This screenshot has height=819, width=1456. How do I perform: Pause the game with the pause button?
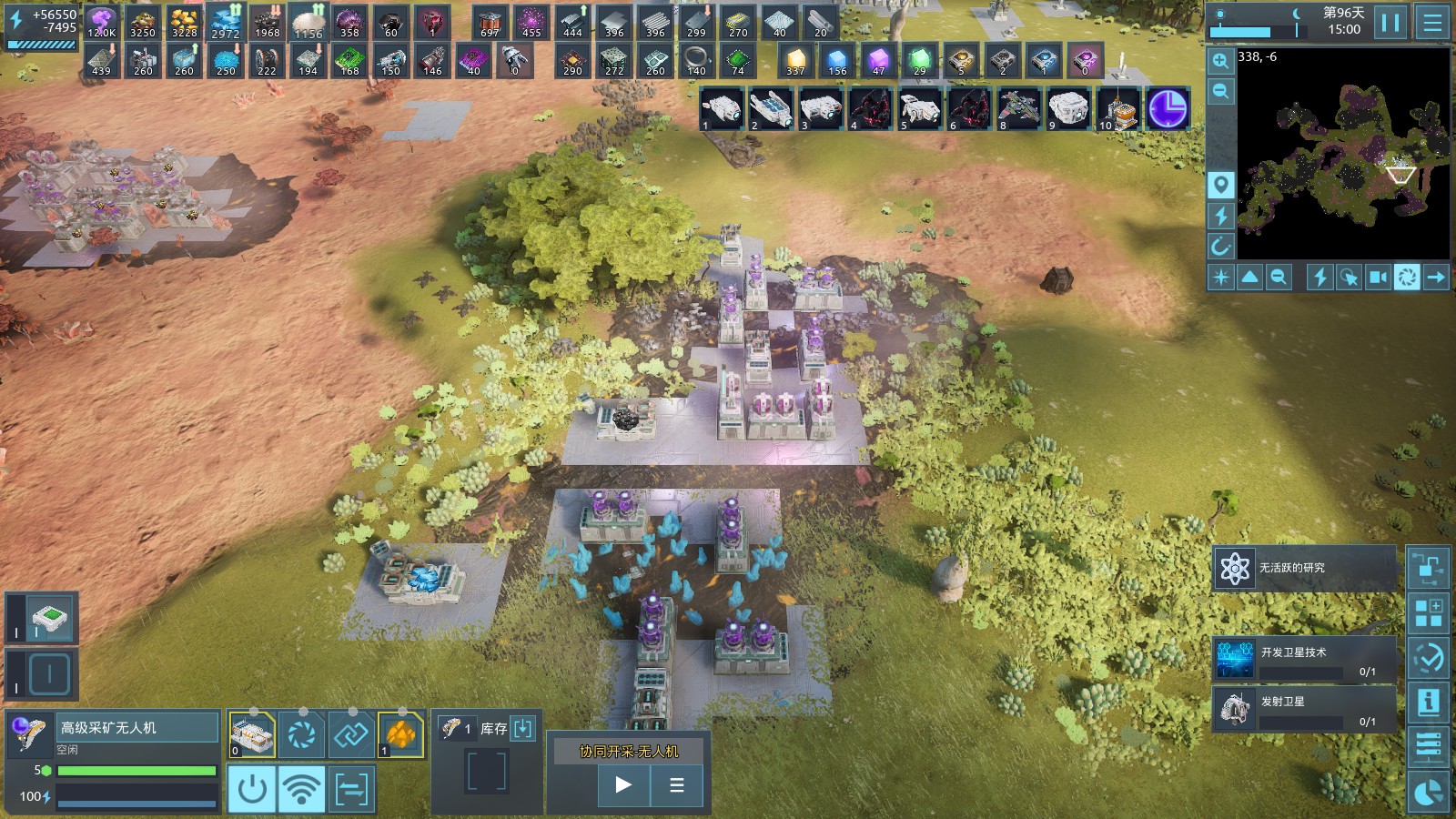point(1390,22)
